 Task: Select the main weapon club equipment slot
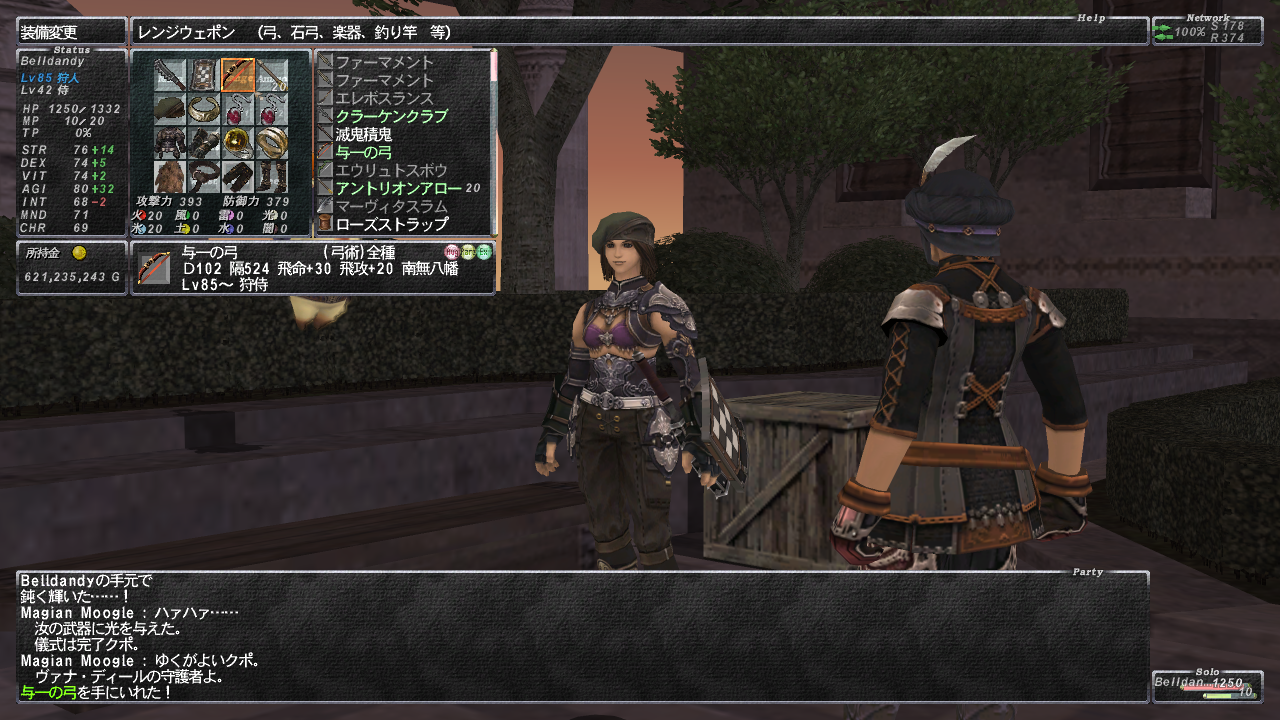(170, 74)
